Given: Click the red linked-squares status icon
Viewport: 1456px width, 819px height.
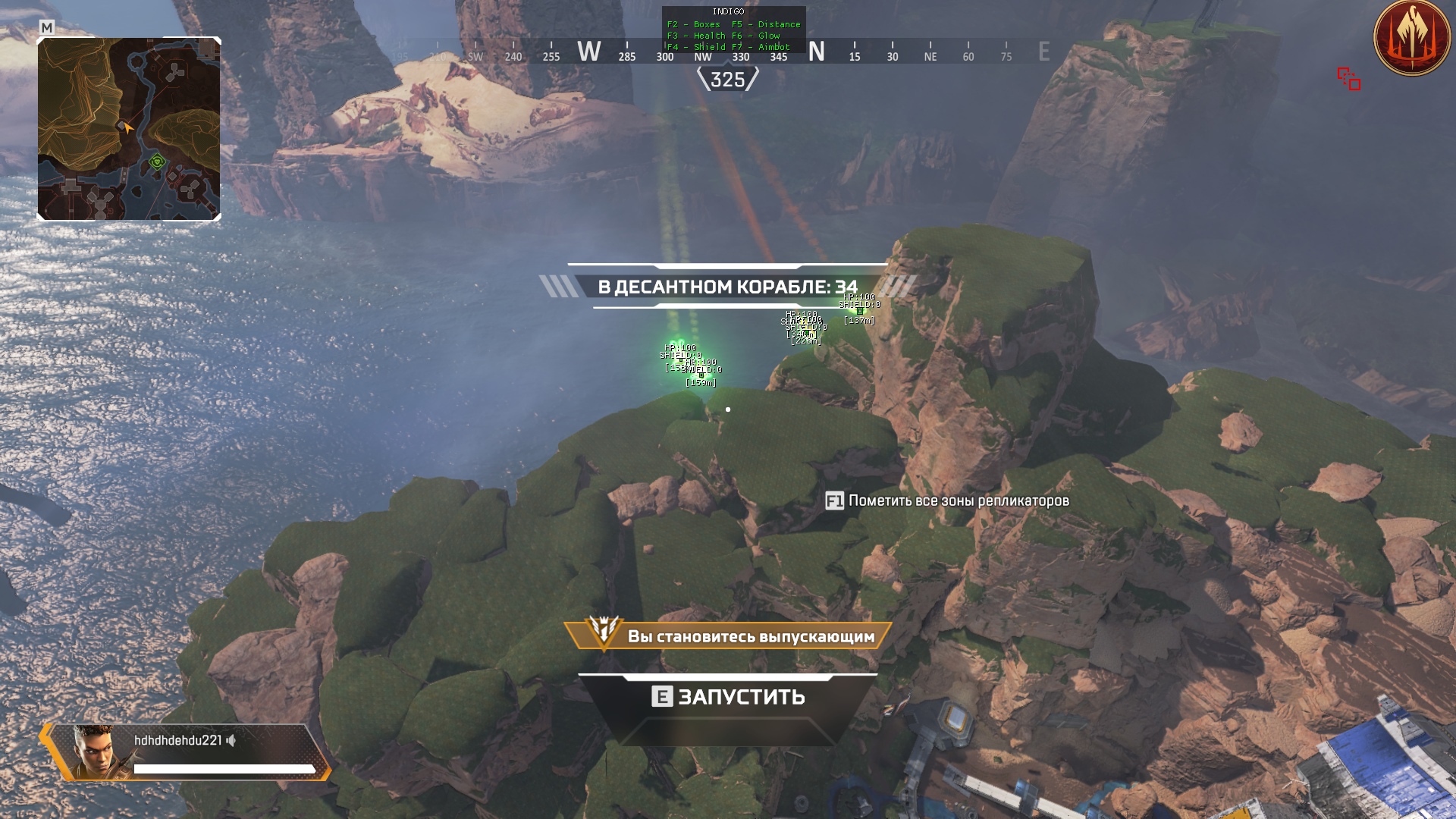Looking at the screenshot, I should (1348, 79).
